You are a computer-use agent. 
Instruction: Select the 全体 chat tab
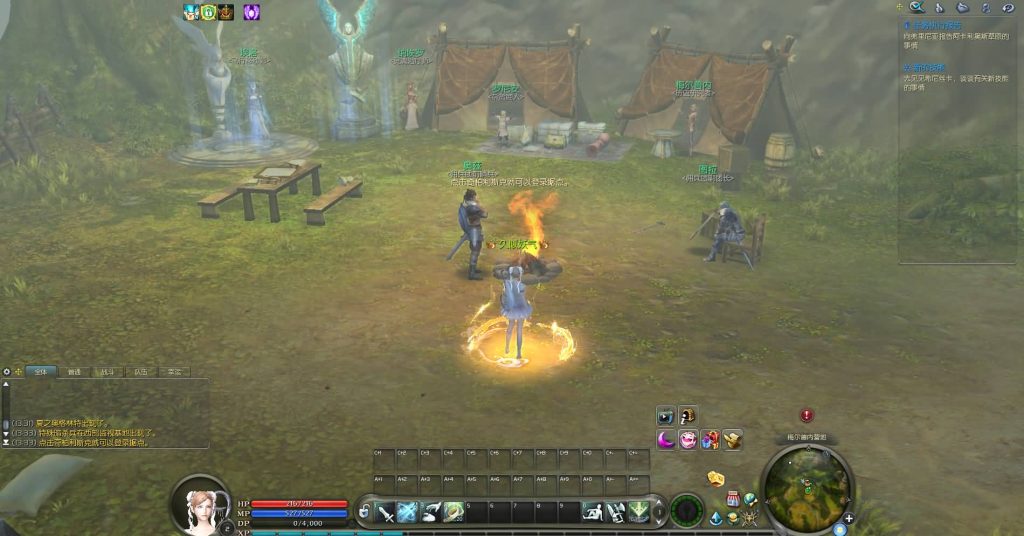click(40, 372)
